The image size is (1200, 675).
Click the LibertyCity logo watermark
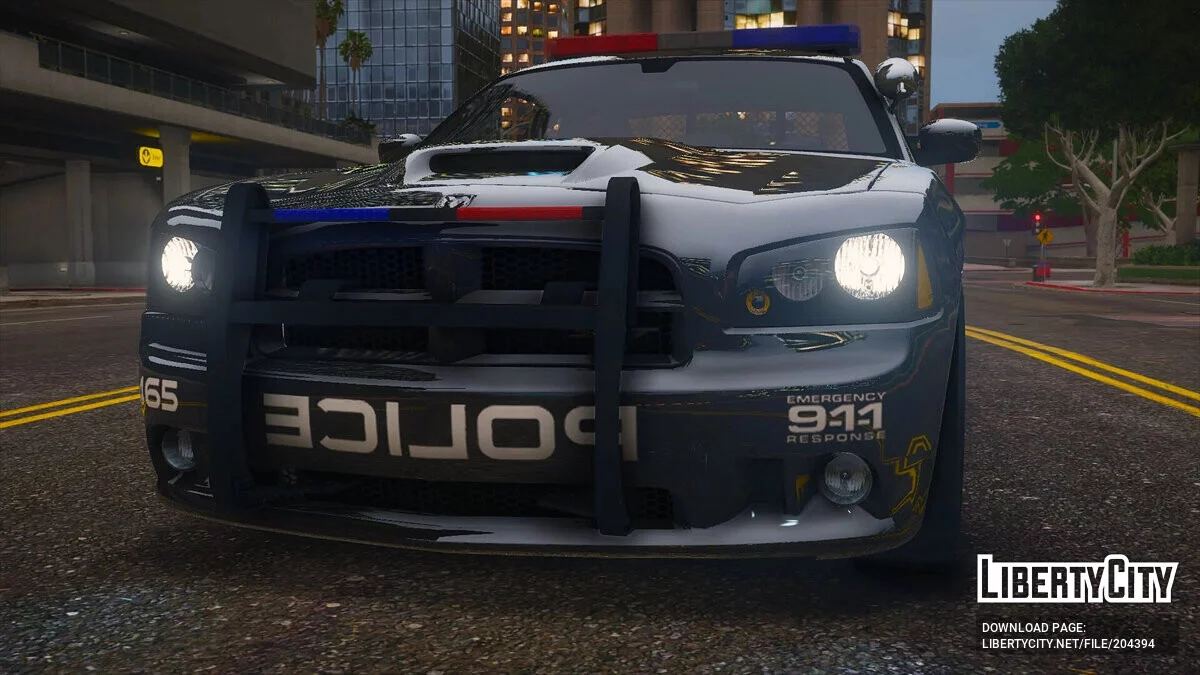1077,579
